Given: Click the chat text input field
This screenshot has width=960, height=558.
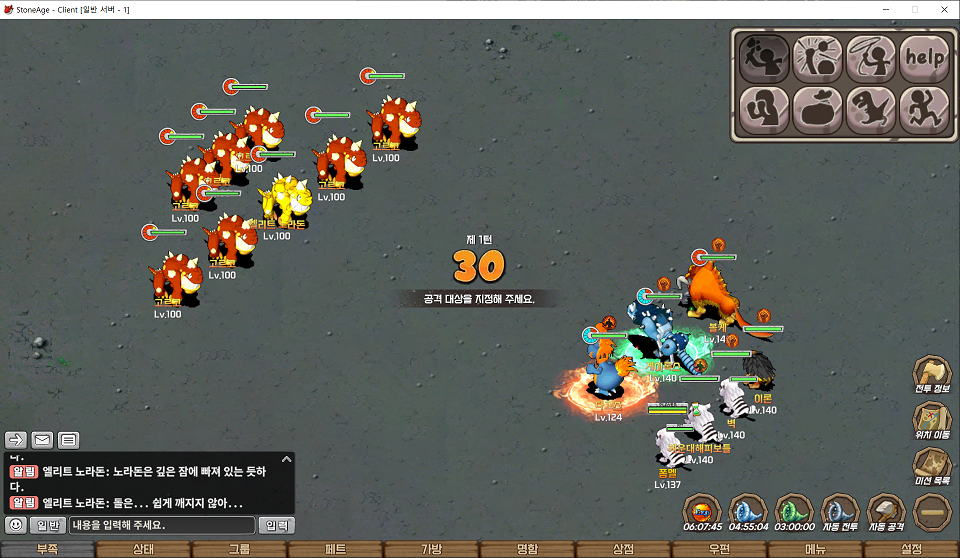Looking at the screenshot, I should pos(162,525).
